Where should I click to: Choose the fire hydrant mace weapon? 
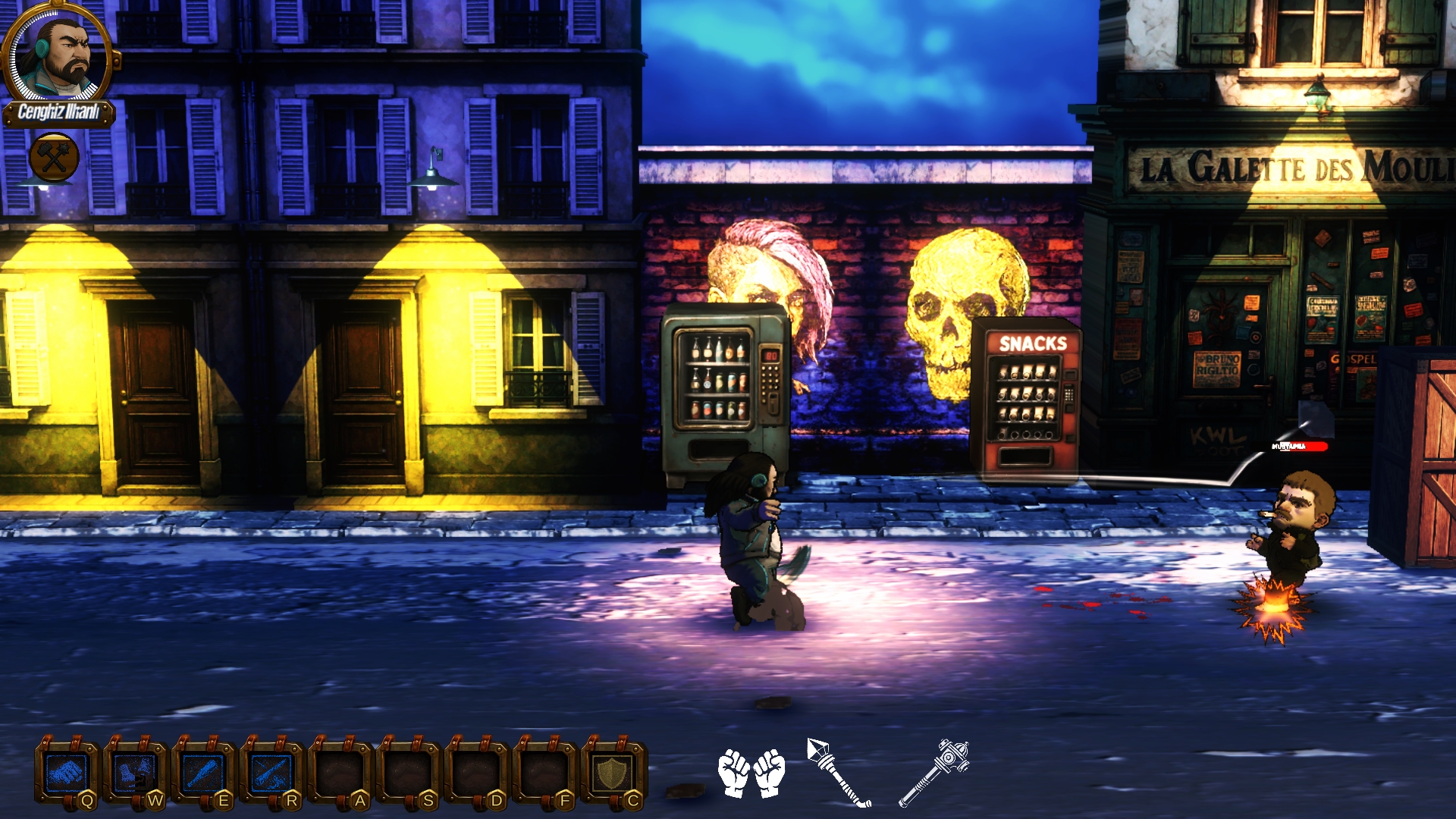pyautogui.click(x=934, y=772)
